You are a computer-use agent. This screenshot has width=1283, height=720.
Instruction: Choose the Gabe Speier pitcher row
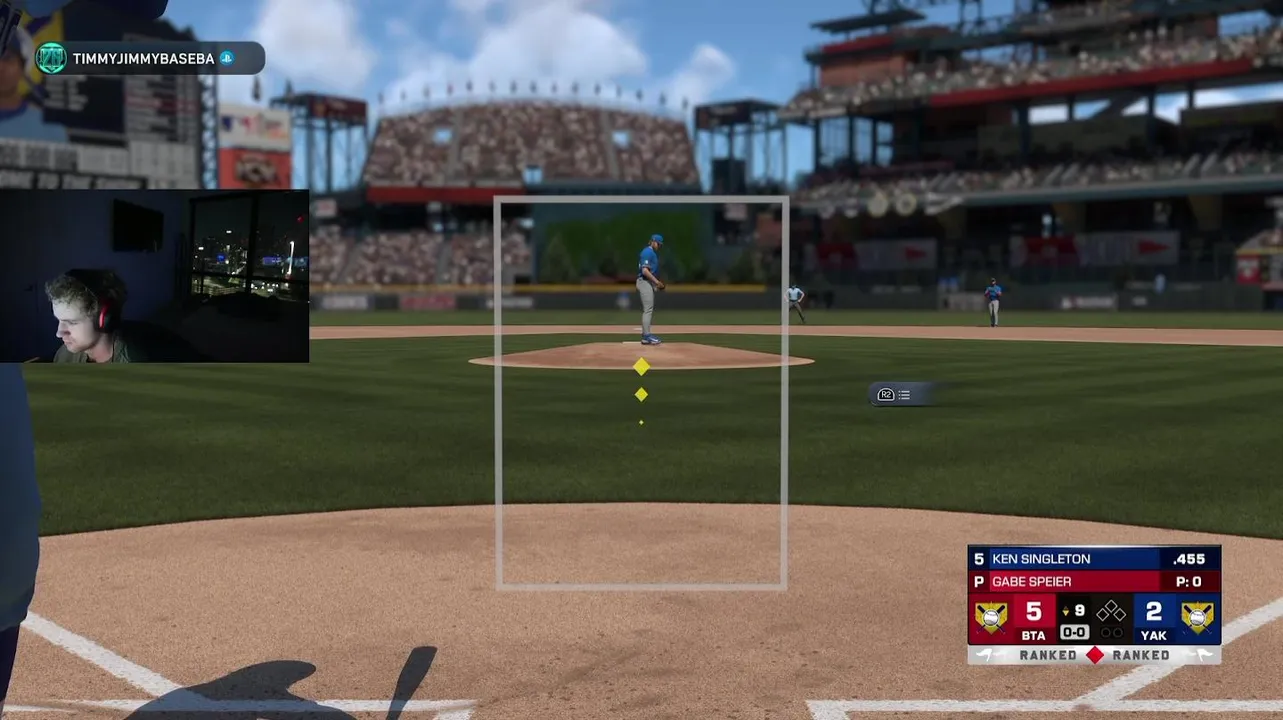click(1094, 582)
